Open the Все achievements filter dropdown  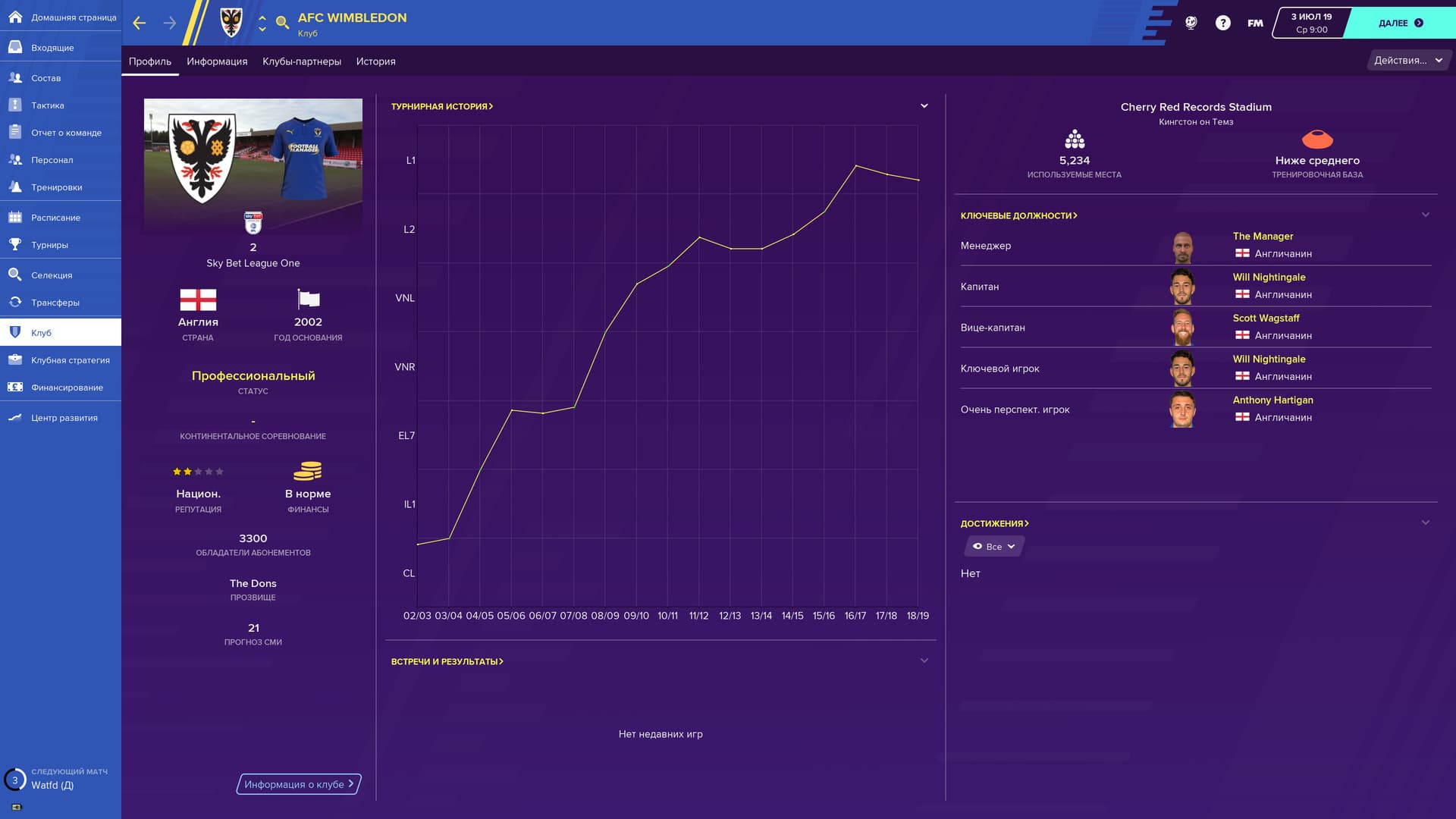point(992,546)
